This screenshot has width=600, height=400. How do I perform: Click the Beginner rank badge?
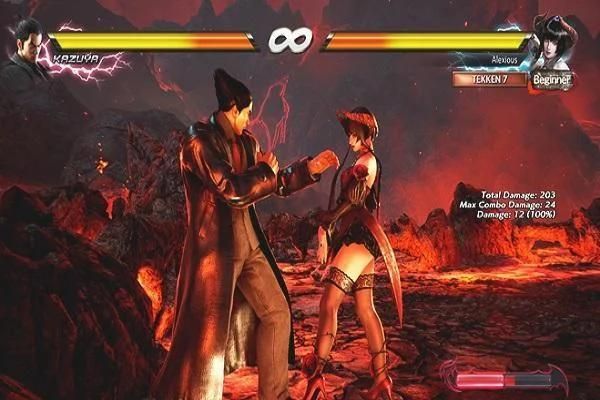point(550,77)
